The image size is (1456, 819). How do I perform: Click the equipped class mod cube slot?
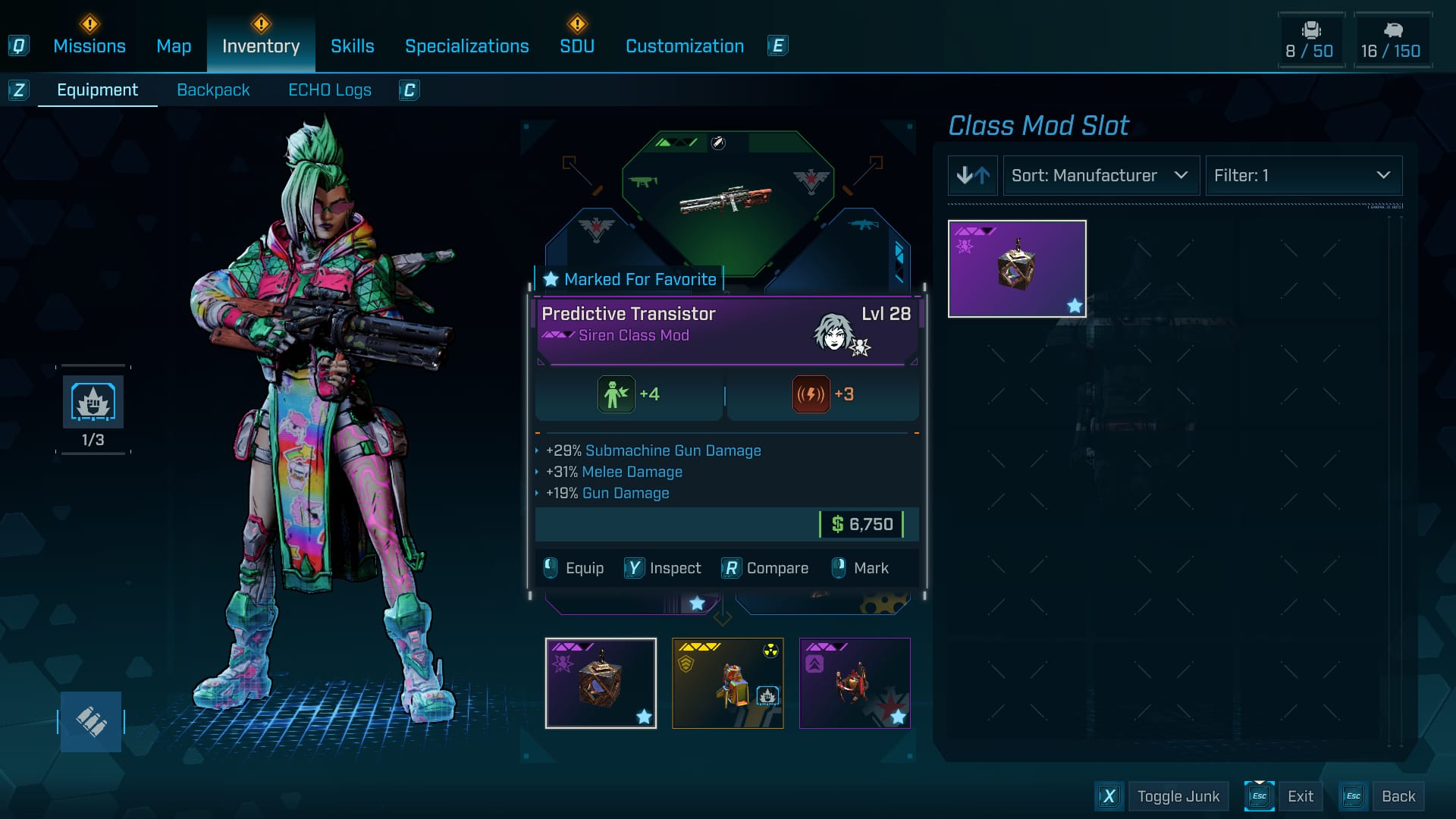click(x=601, y=682)
